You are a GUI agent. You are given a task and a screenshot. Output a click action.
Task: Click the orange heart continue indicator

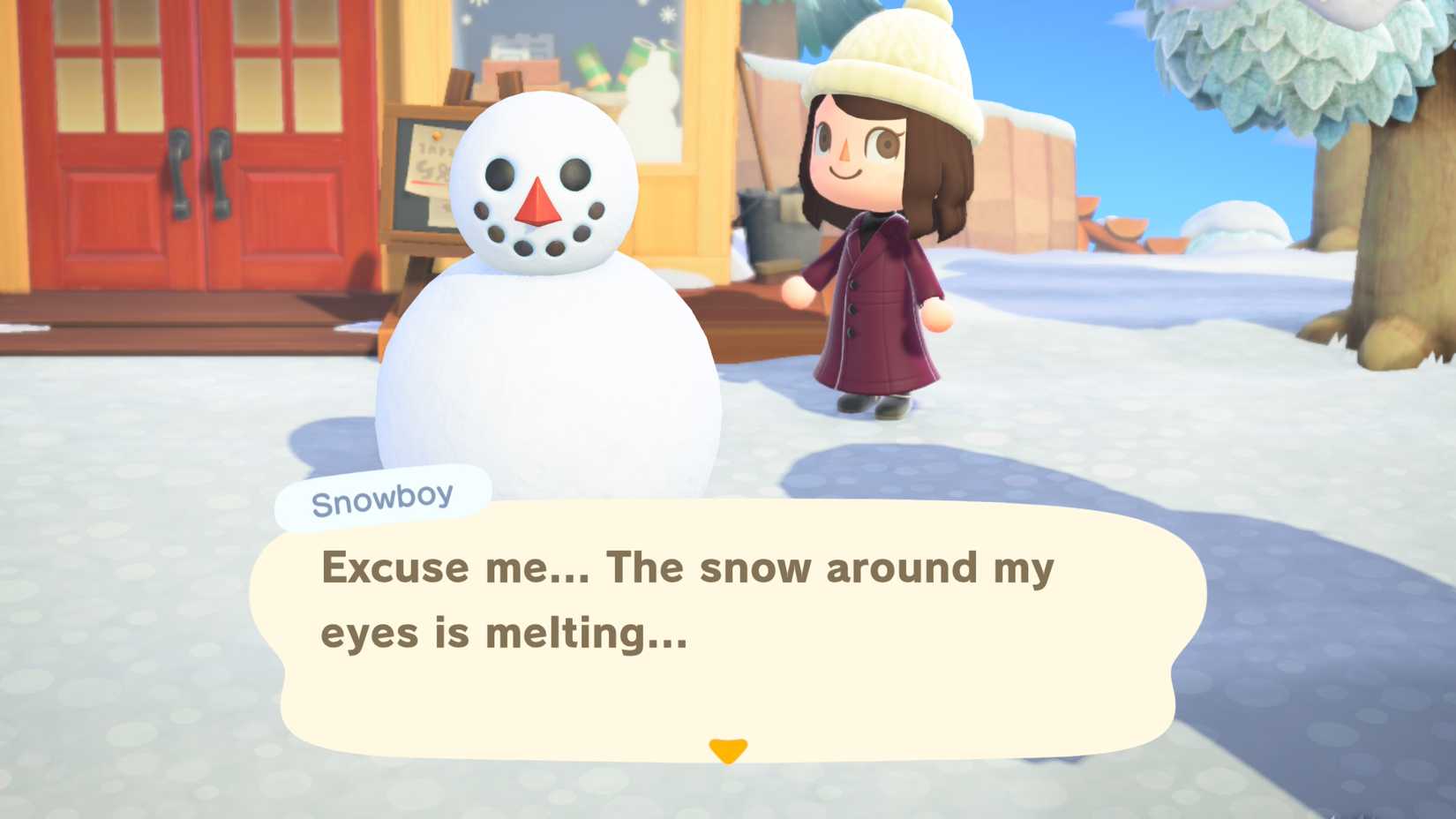point(727,749)
